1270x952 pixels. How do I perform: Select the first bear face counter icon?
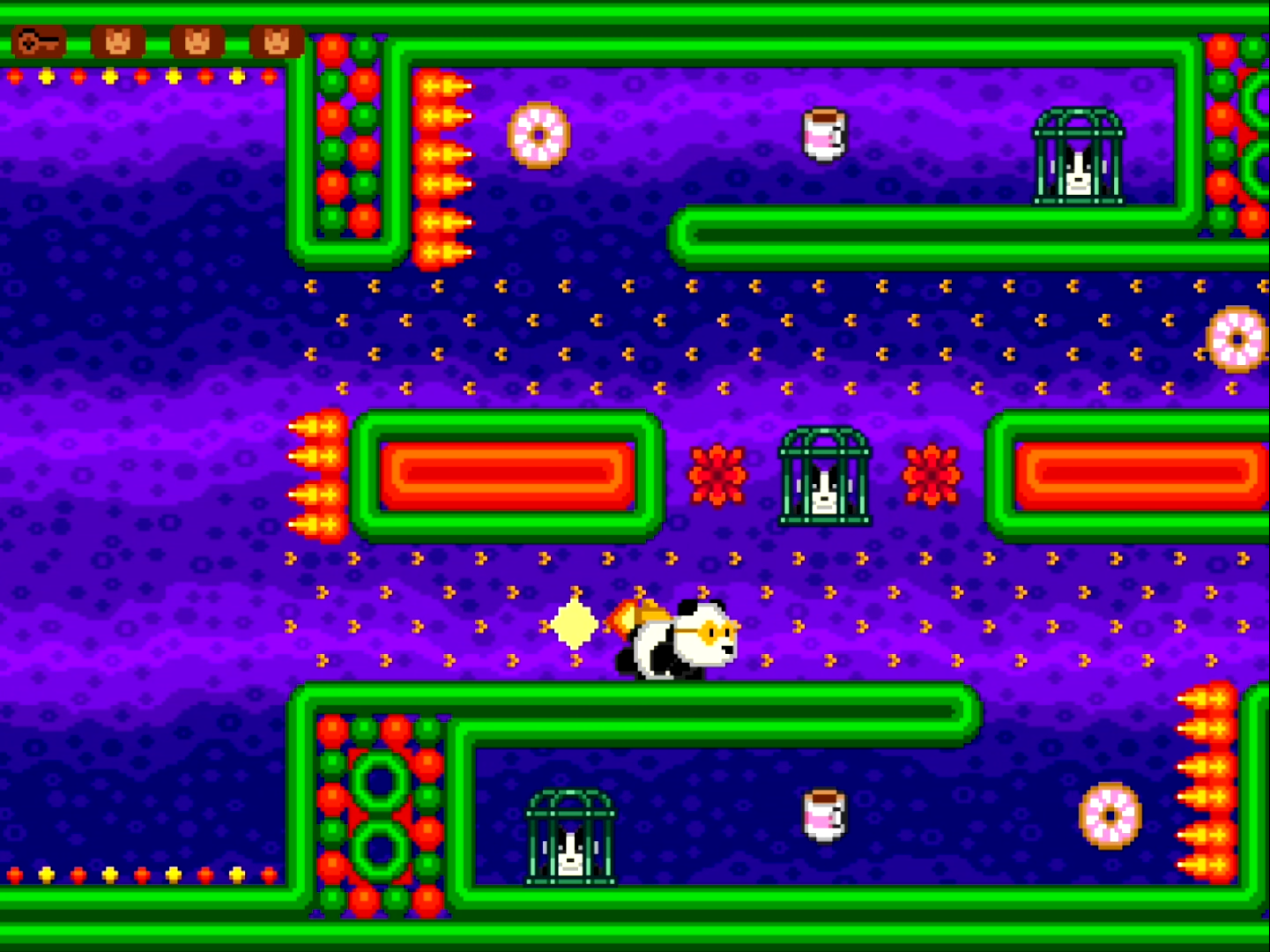(119, 41)
